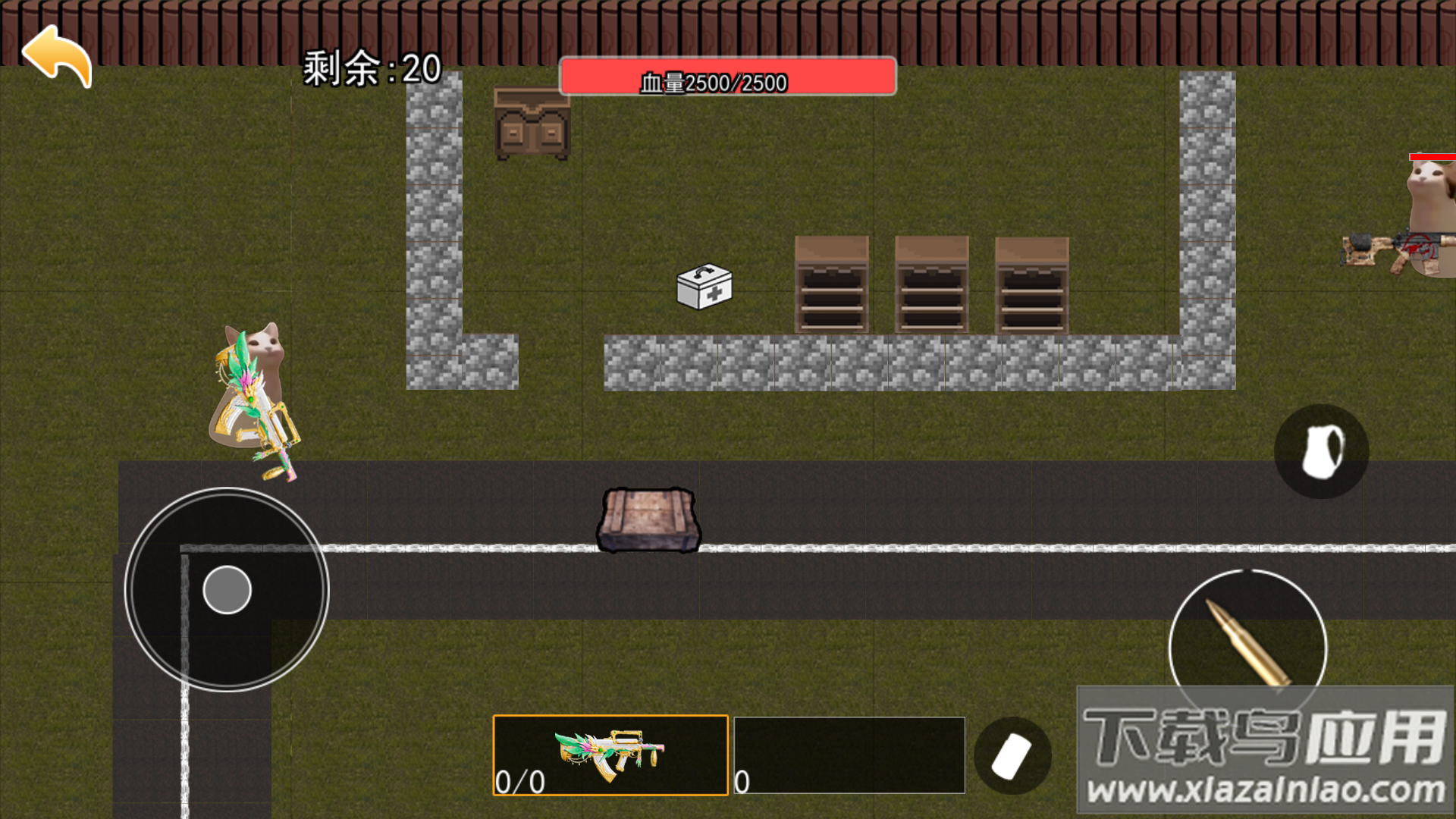Tap the round white eraser button
The height and width of the screenshot is (819, 1456).
[x=1012, y=755]
